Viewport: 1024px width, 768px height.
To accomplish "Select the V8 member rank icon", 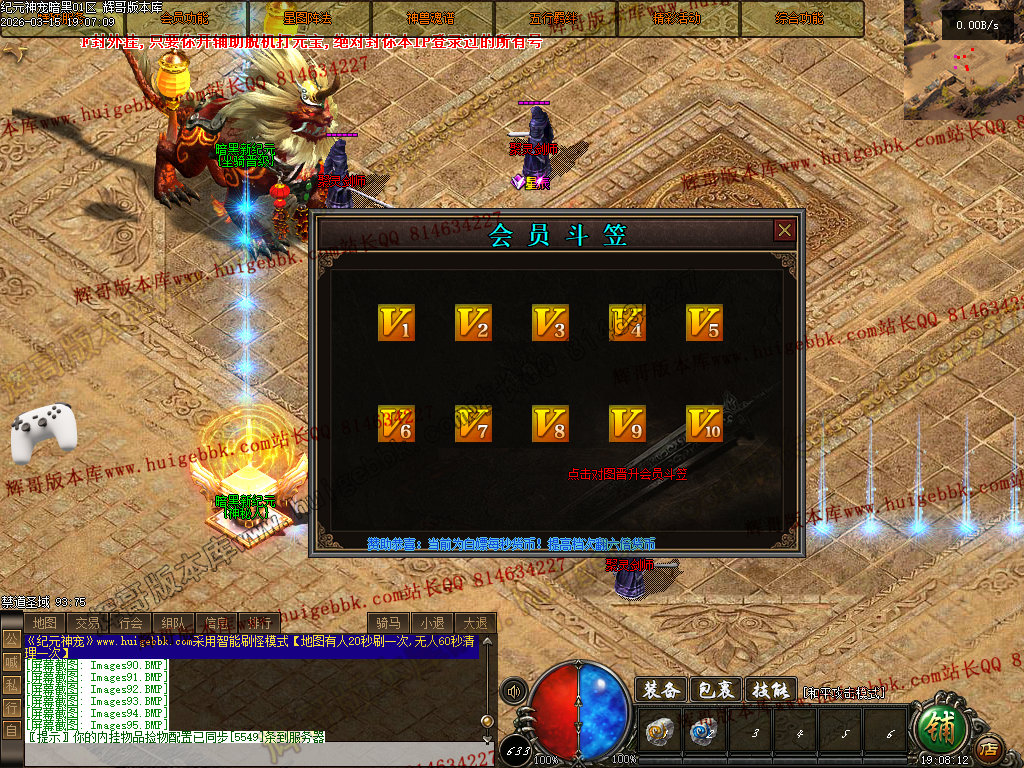I will [550, 424].
